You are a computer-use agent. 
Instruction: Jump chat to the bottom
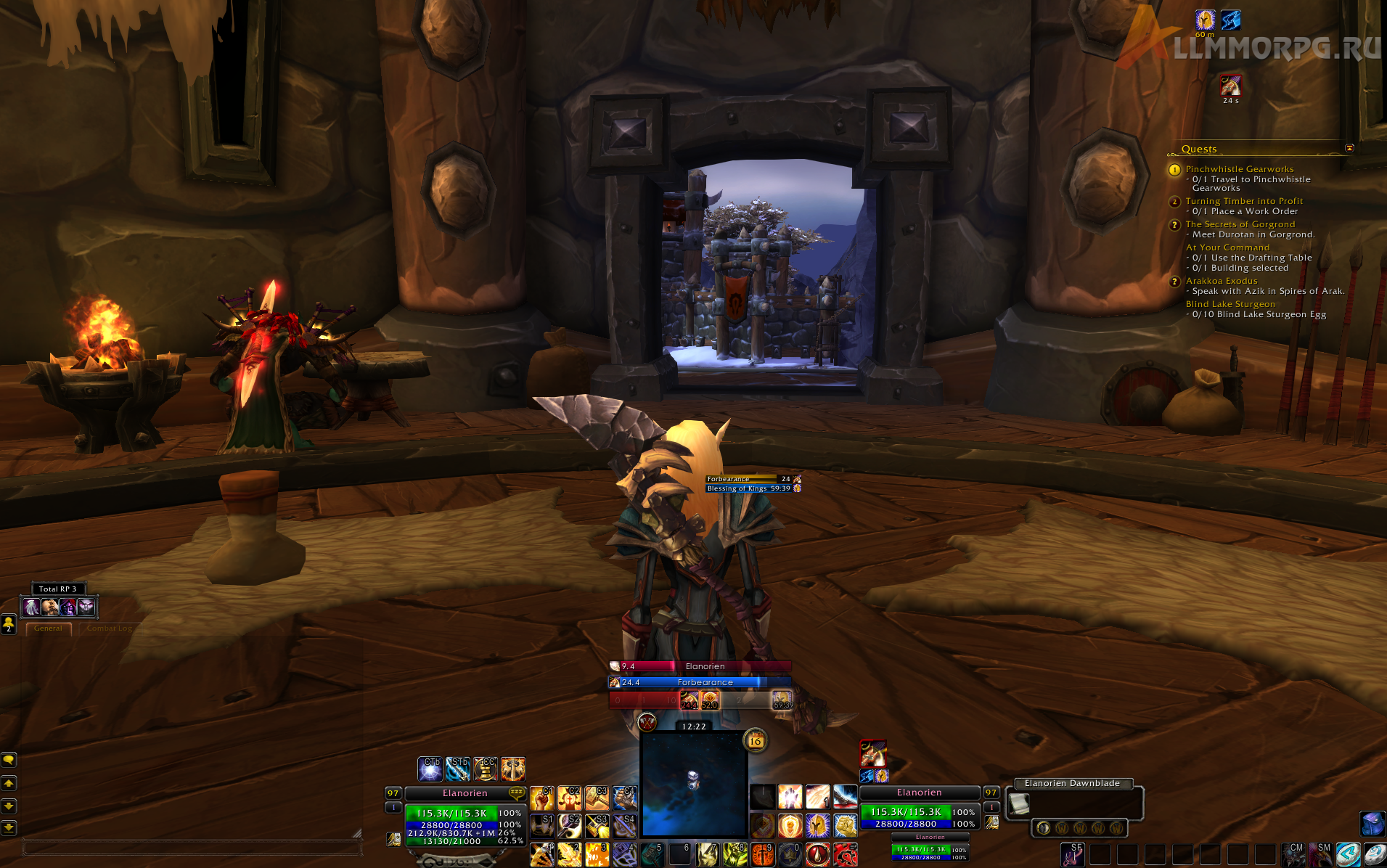pyautogui.click(x=9, y=827)
